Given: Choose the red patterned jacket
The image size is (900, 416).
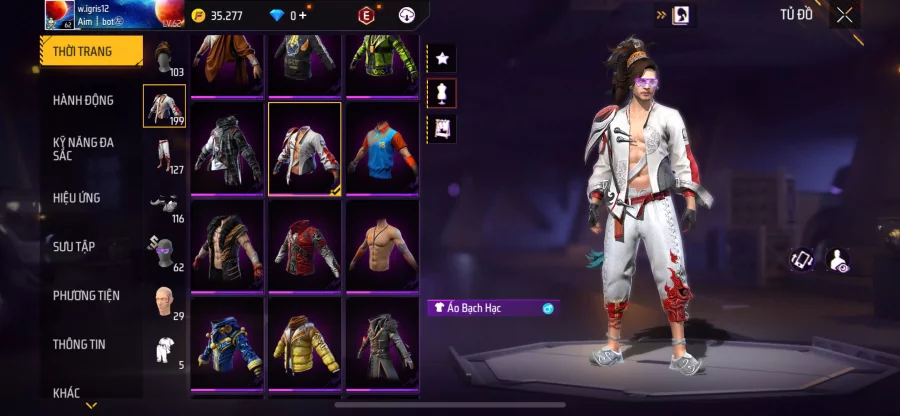Looking at the screenshot, I should point(304,244).
